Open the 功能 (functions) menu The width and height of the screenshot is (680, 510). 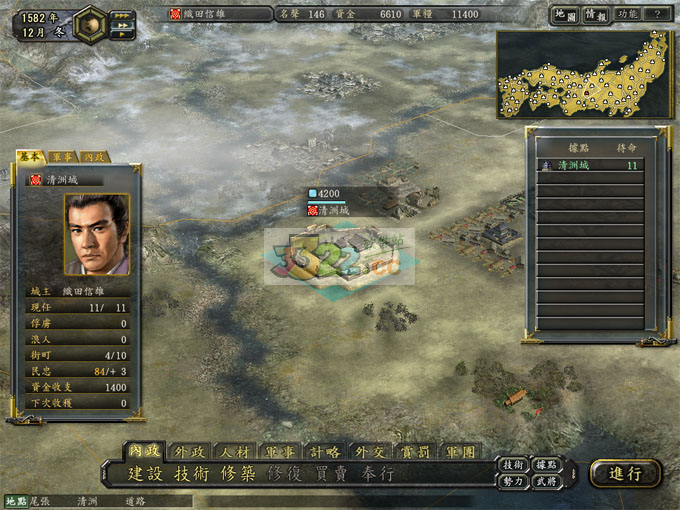pos(628,15)
